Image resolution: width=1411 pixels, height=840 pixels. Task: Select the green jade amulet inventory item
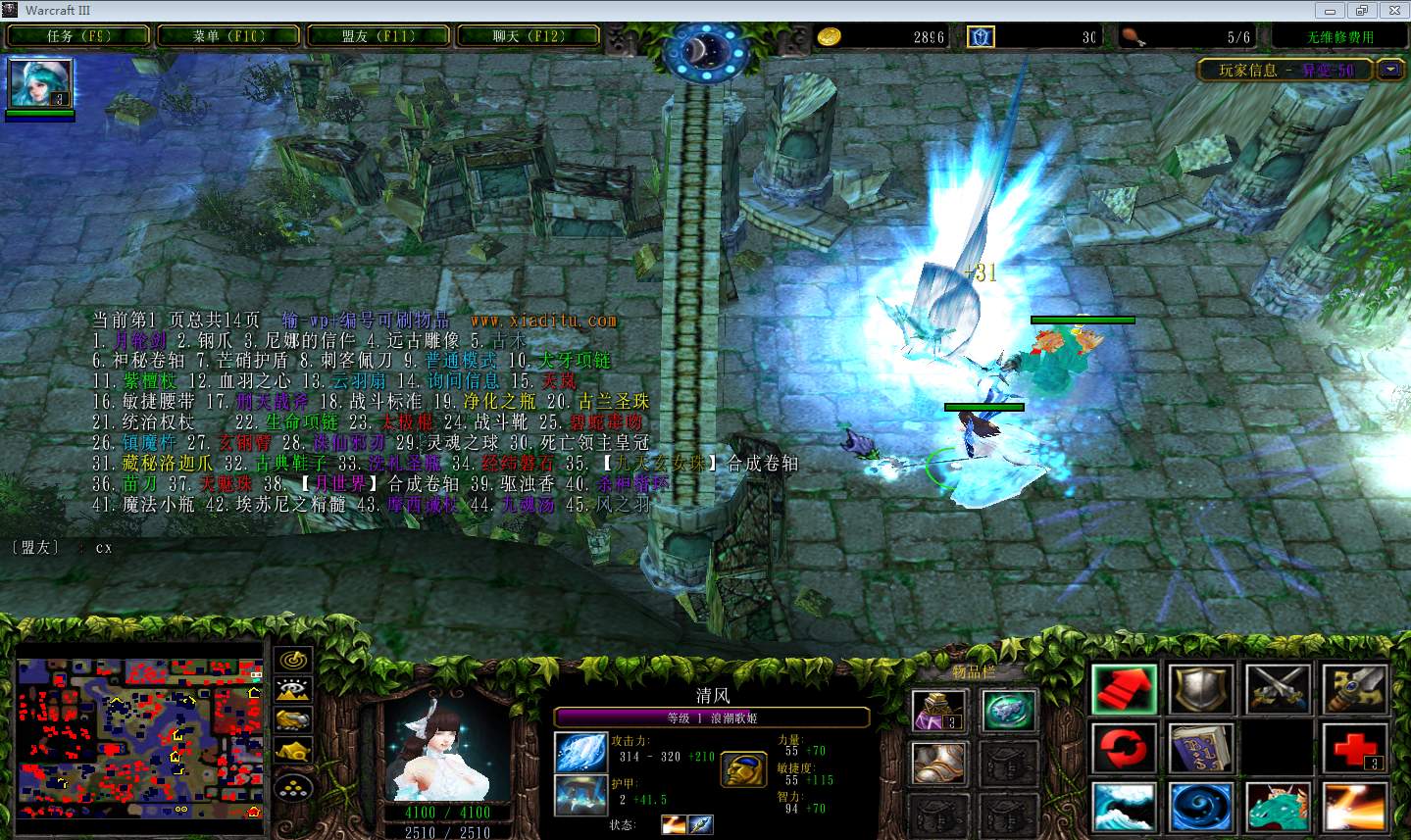click(1009, 711)
